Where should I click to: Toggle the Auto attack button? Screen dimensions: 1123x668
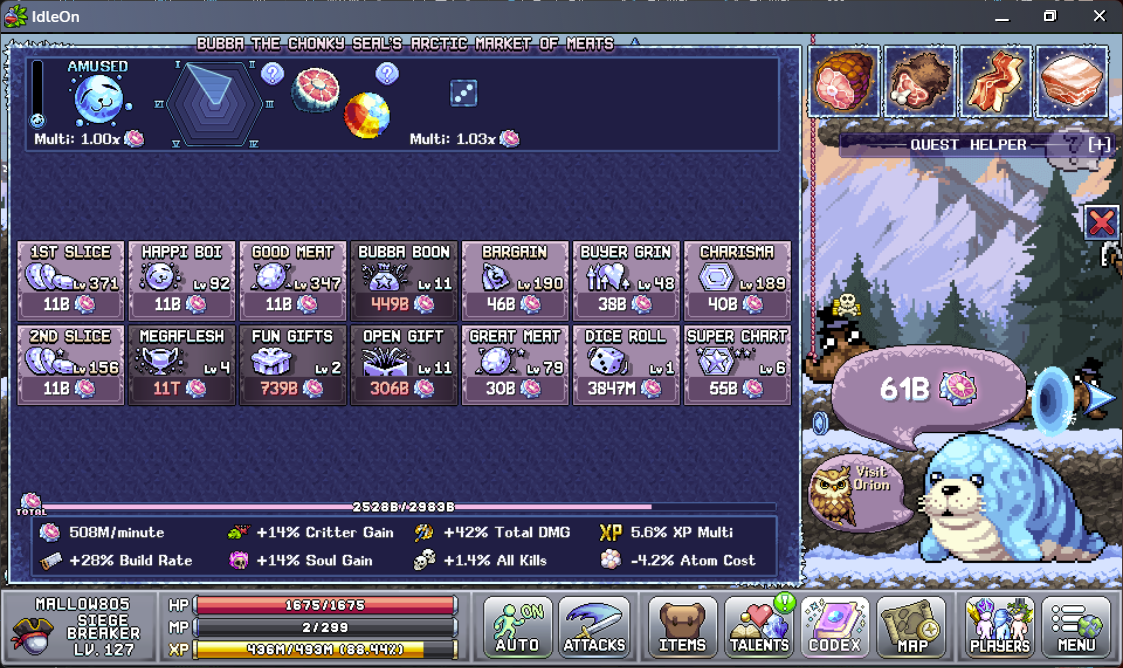[518, 628]
